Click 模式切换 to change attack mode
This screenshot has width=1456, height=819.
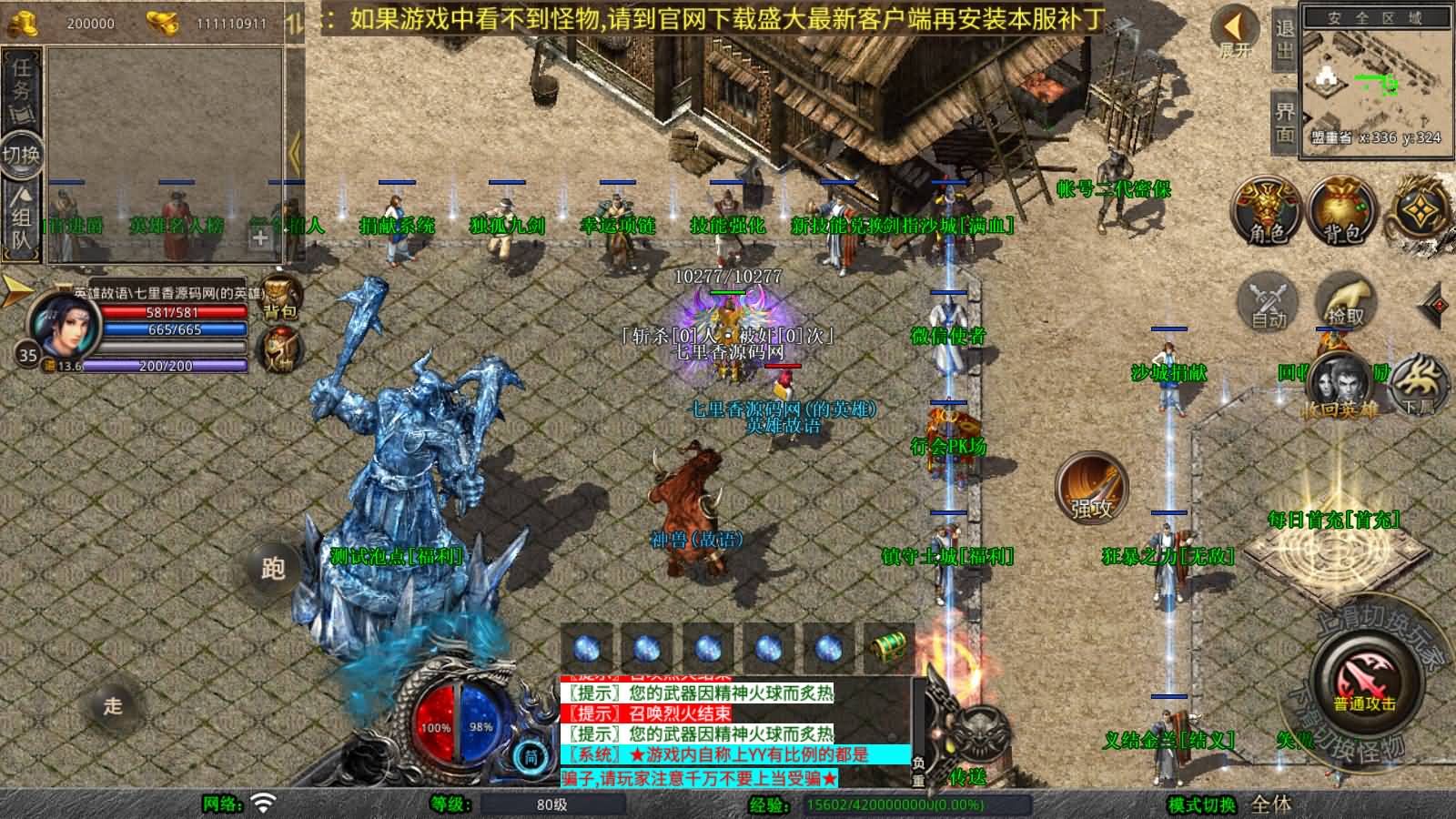(x=1202, y=804)
